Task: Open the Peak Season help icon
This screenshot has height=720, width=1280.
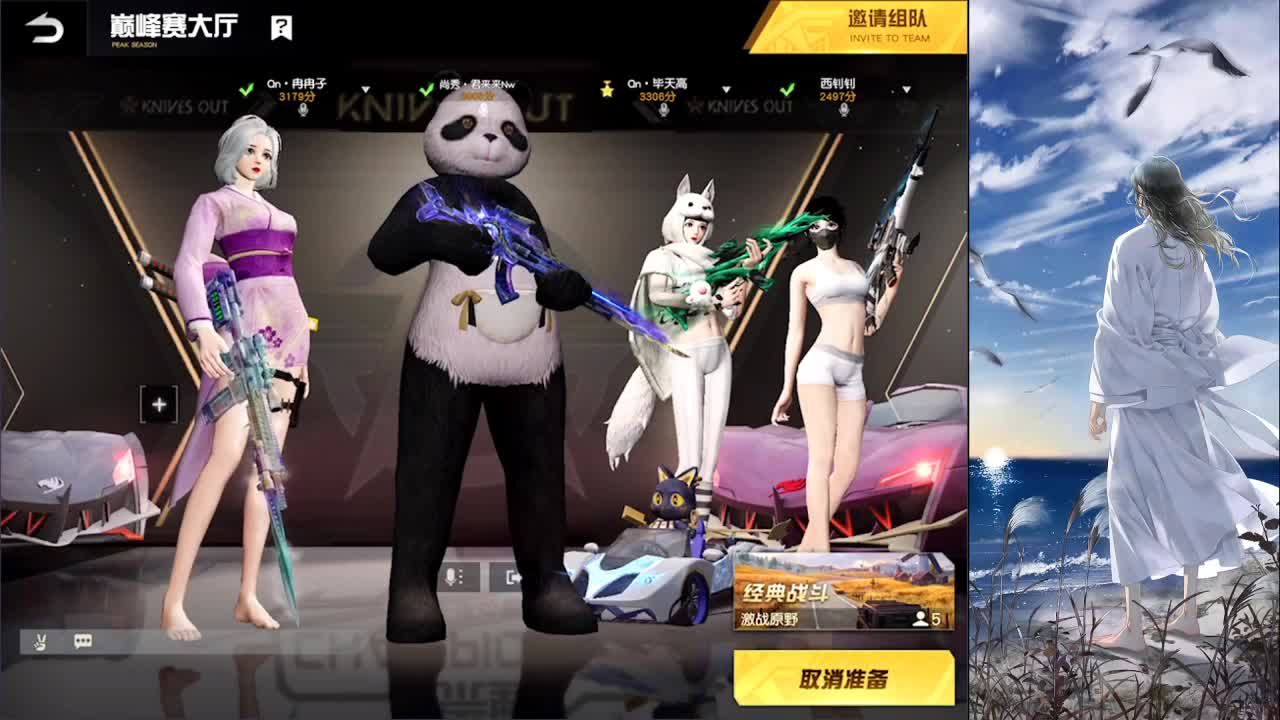Action: point(281,28)
